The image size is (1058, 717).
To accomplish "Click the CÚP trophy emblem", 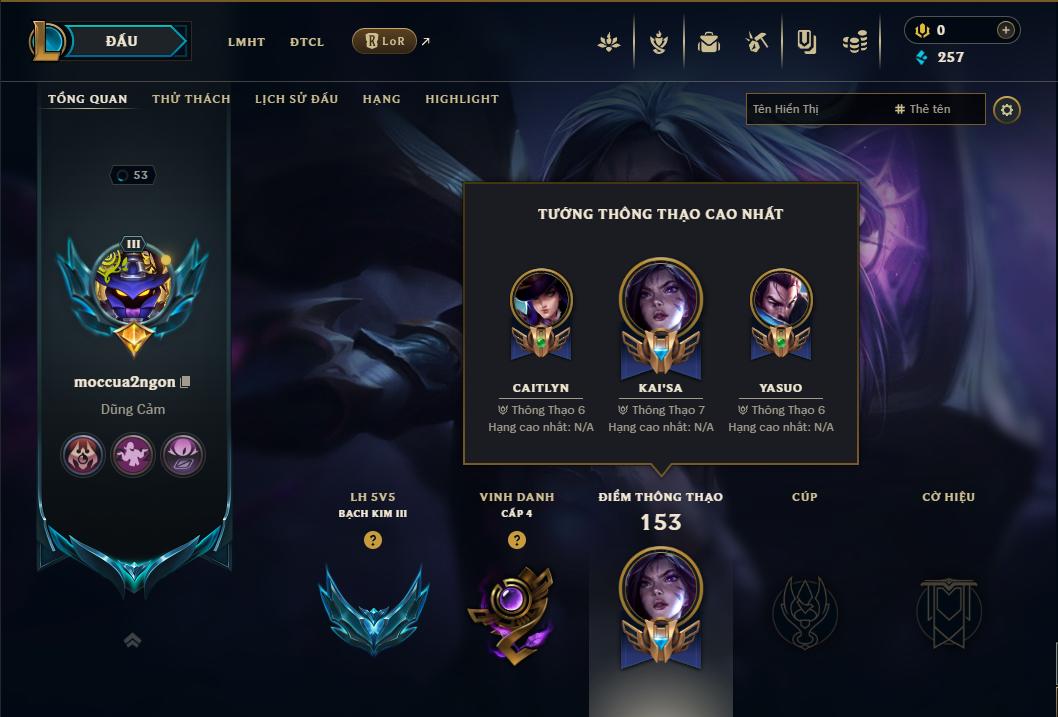I will (805, 610).
